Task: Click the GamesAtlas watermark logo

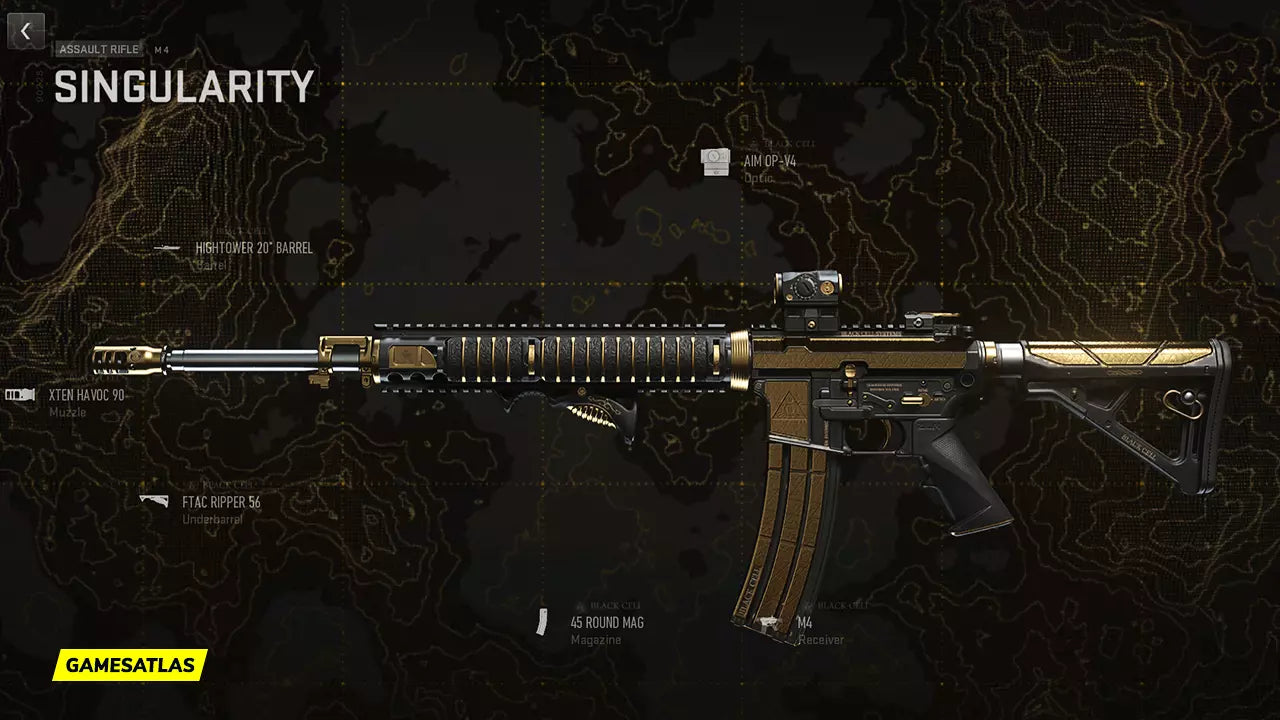Action: tap(130, 664)
